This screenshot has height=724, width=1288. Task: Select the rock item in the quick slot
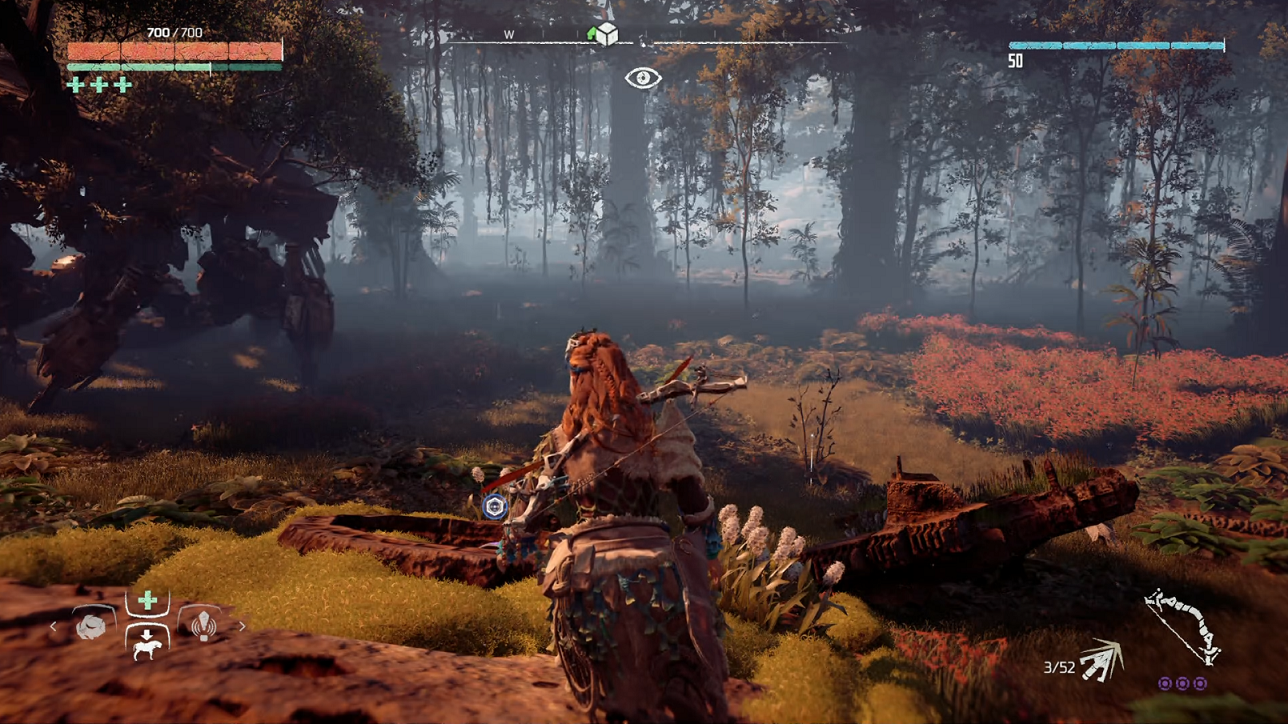[92, 626]
